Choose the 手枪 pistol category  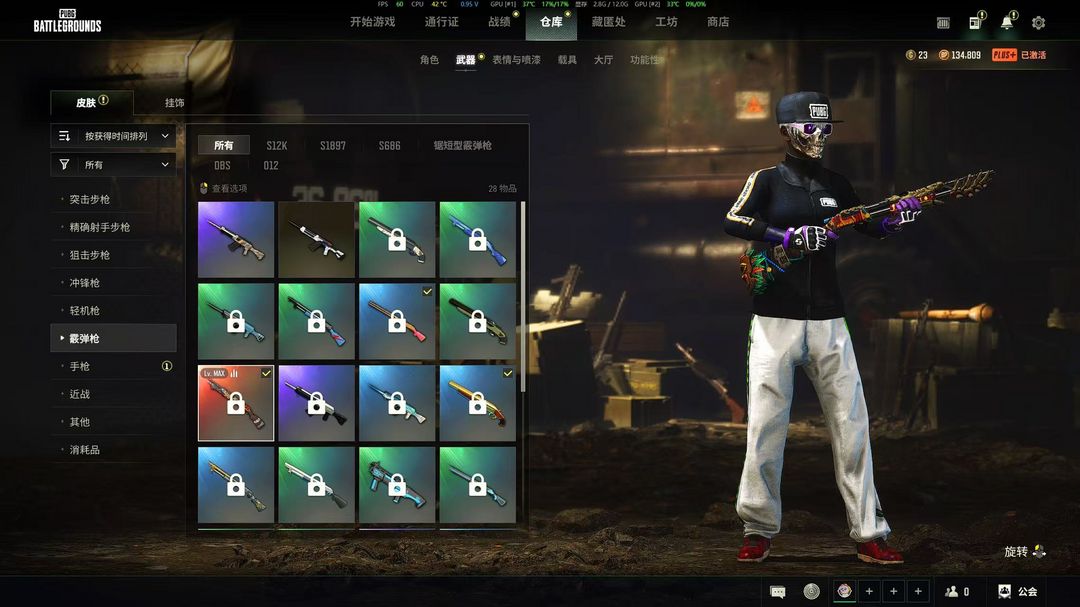[80, 367]
